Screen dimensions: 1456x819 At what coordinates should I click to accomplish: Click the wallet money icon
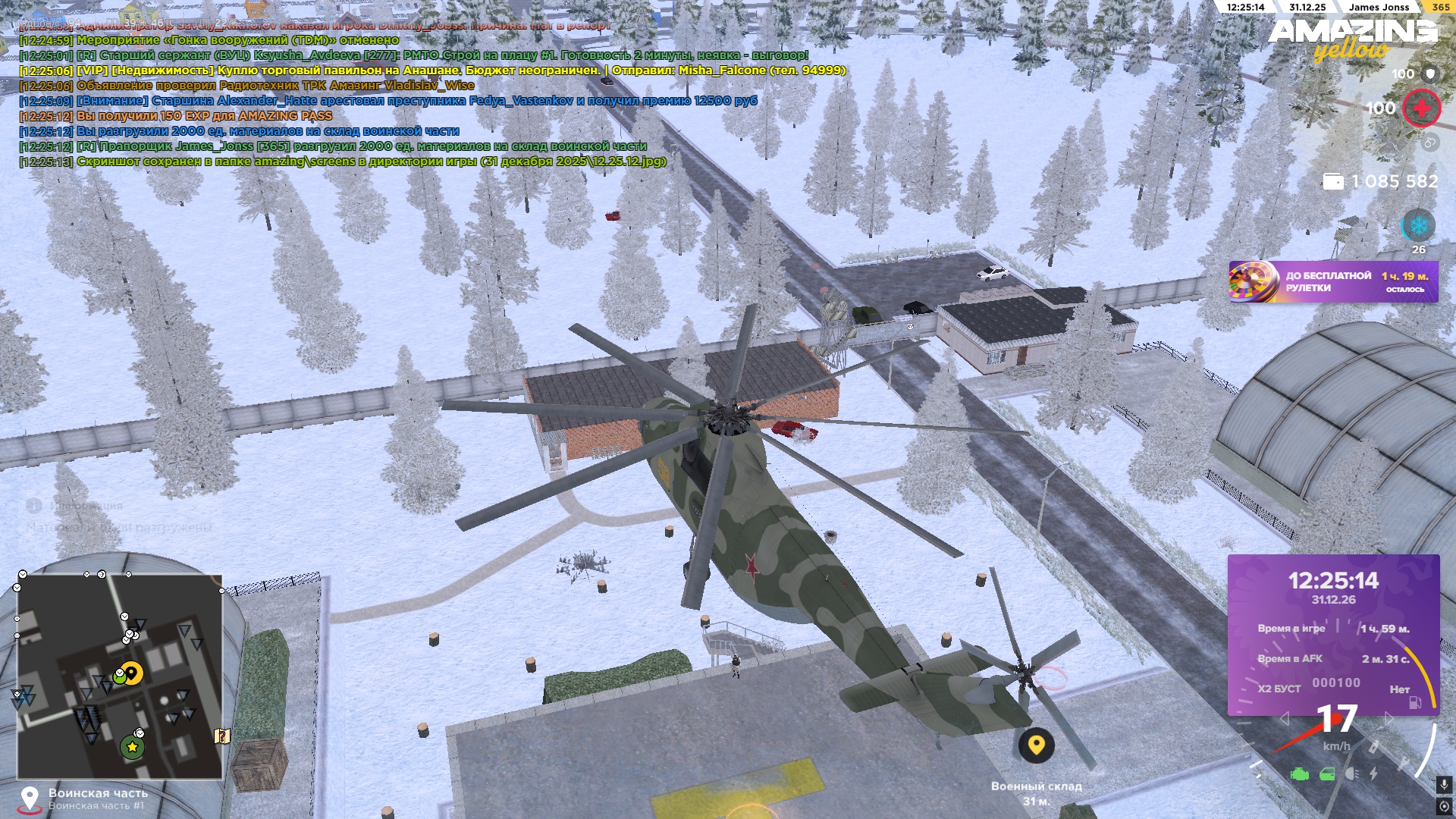[1332, 182]
